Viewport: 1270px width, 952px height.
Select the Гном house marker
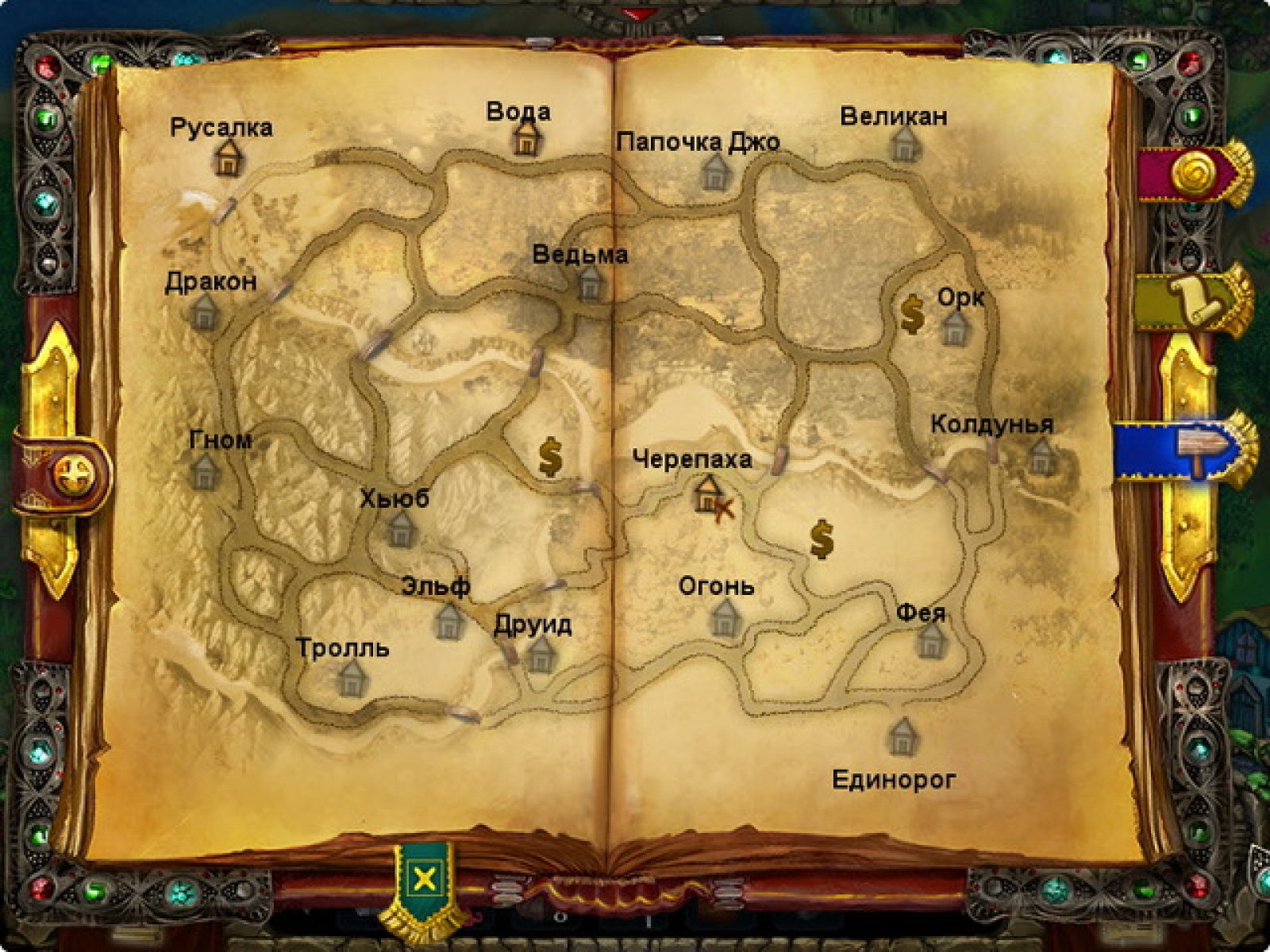pyautogui.click(x=206, y=471)
